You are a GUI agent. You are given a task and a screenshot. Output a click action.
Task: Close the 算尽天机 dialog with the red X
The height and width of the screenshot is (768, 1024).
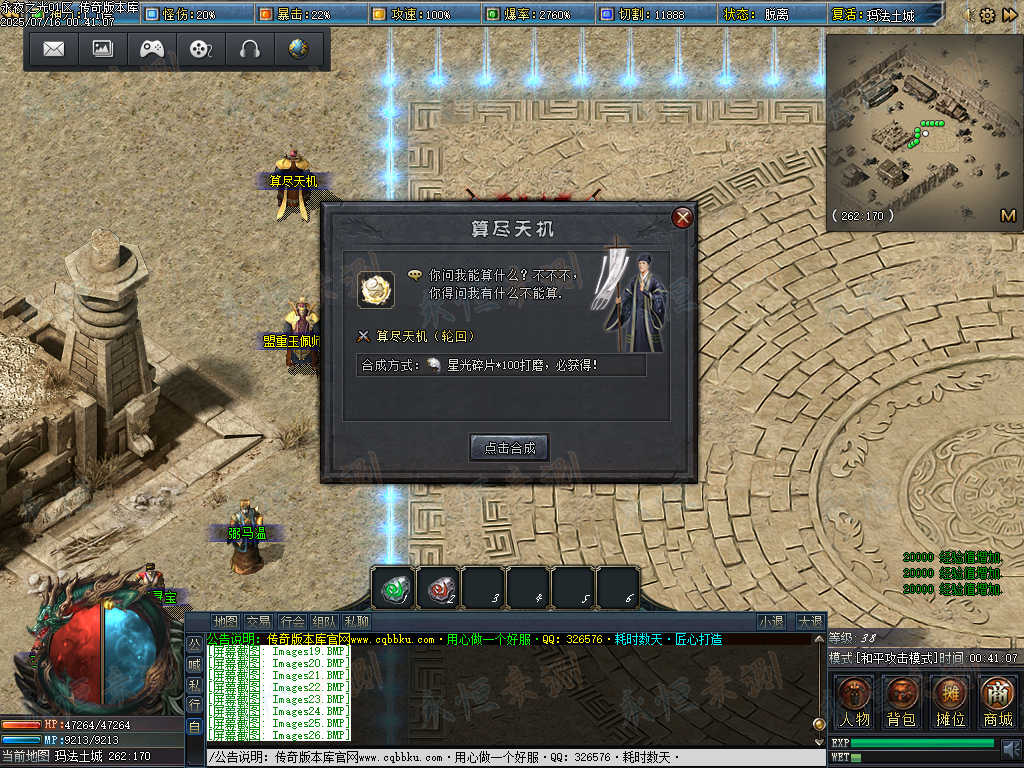click(x=683, y=218)
